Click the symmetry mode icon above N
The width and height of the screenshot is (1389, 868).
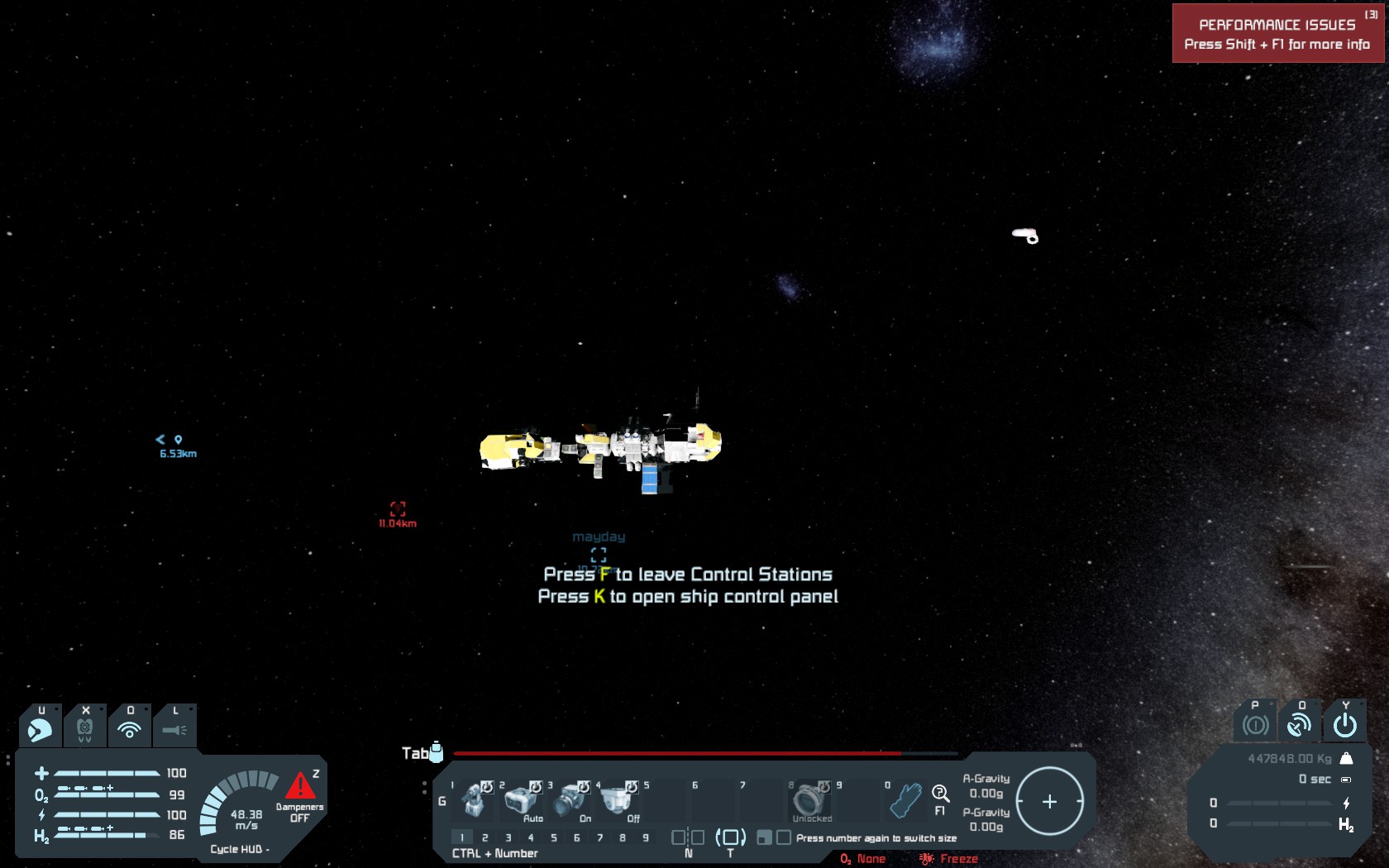point(688,837)
